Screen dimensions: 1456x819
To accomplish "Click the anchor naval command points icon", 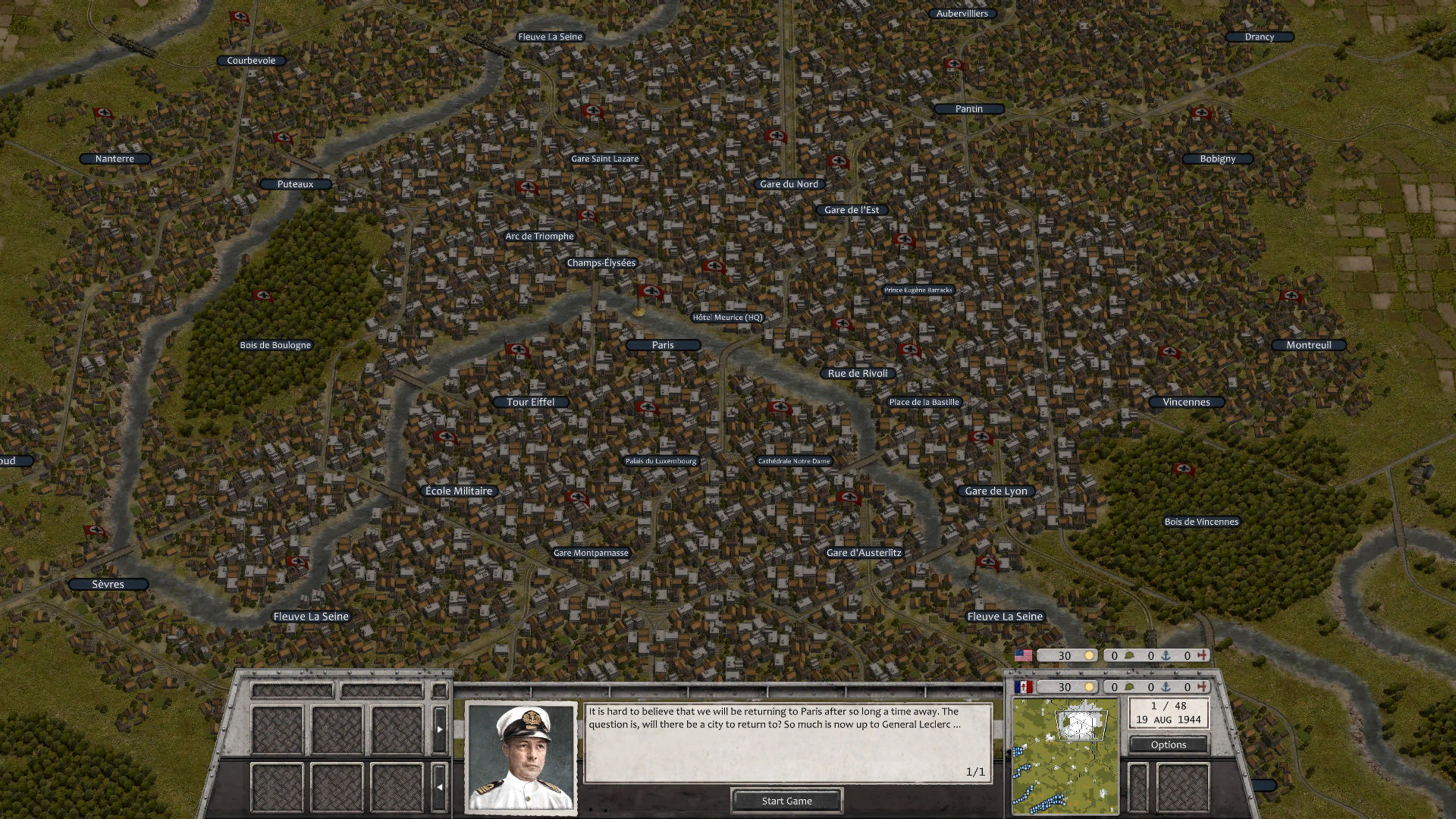I will [1166, 655].
